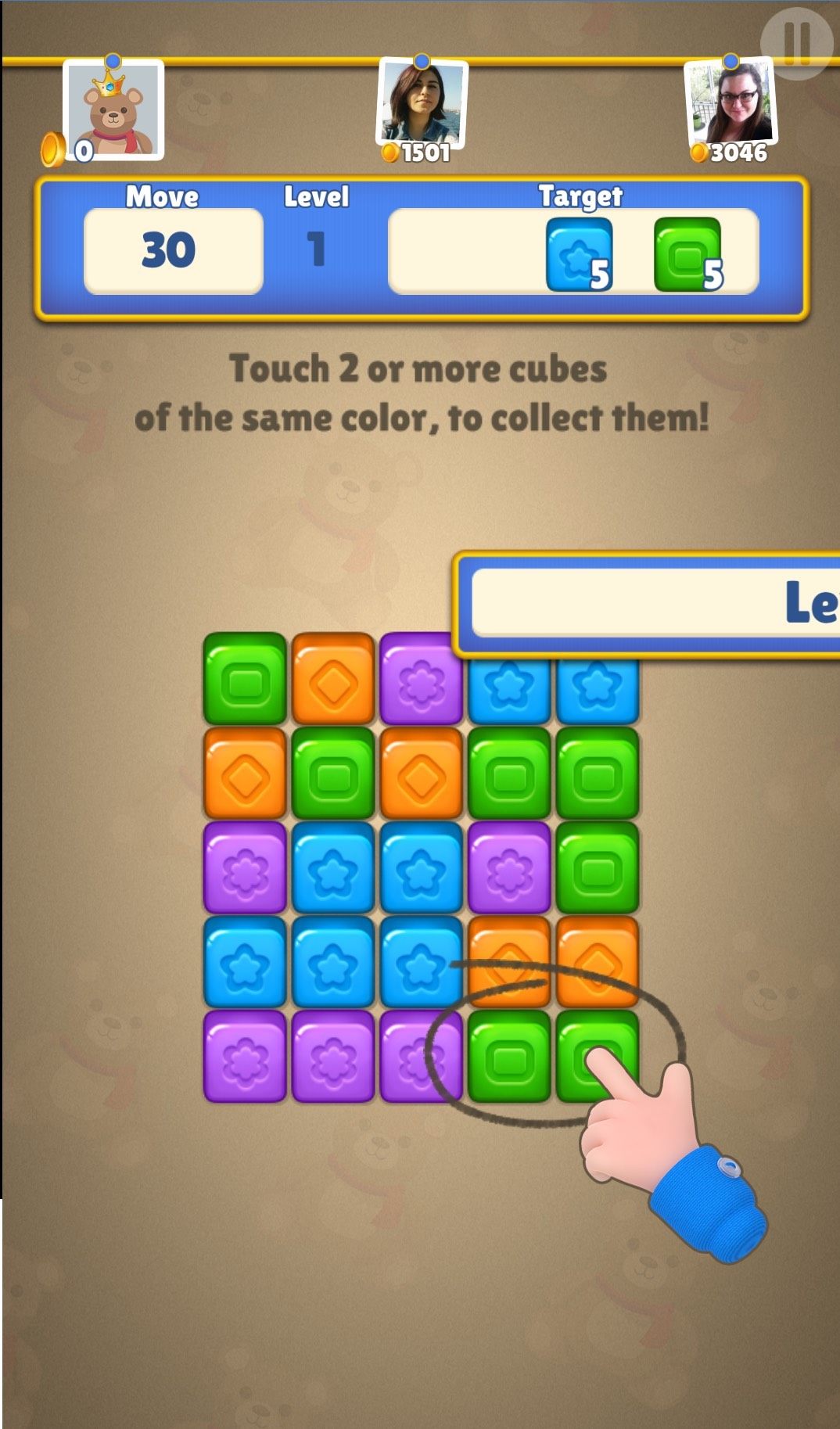The width and height of the screenshot is (840, 1429).
Task: Pause the game with the pause button
Action: click(796, 44)
